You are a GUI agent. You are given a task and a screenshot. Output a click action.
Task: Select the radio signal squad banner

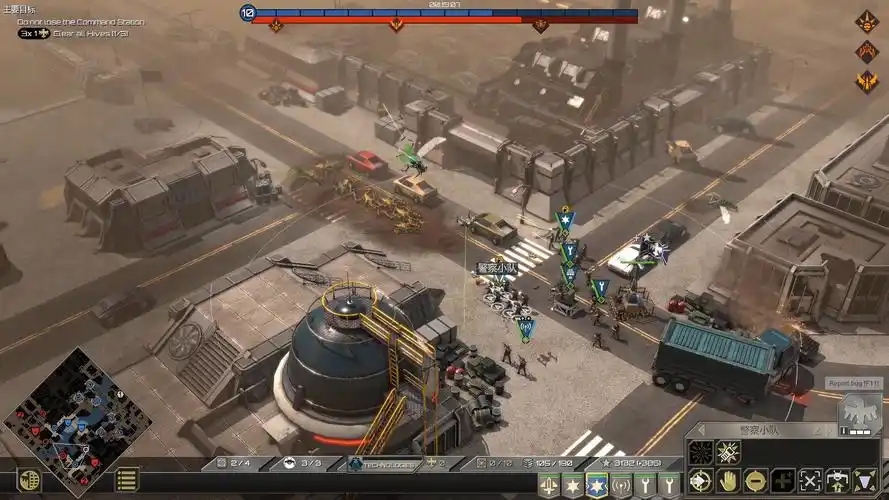click(621, 485)
